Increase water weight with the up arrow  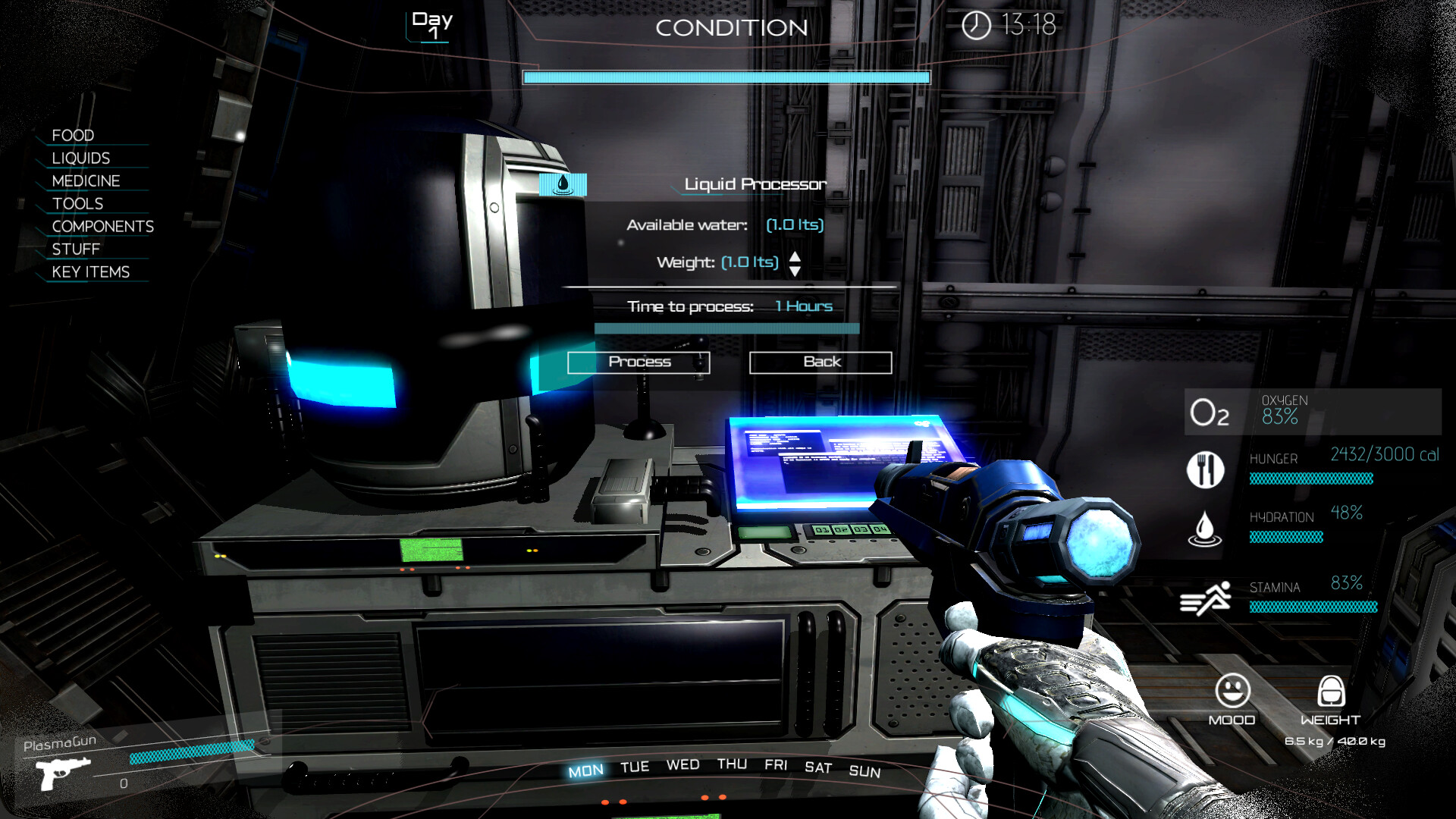pos(795,258)
